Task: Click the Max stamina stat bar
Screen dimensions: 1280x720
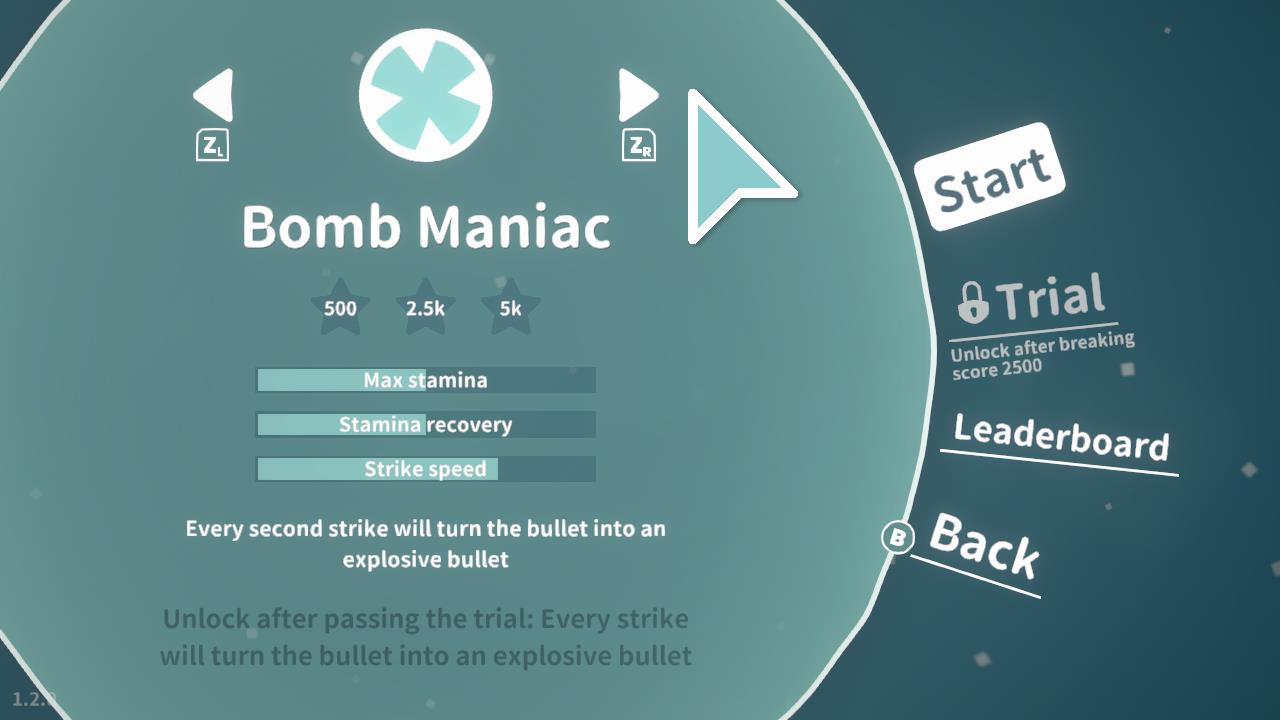Action: [426, 380]
